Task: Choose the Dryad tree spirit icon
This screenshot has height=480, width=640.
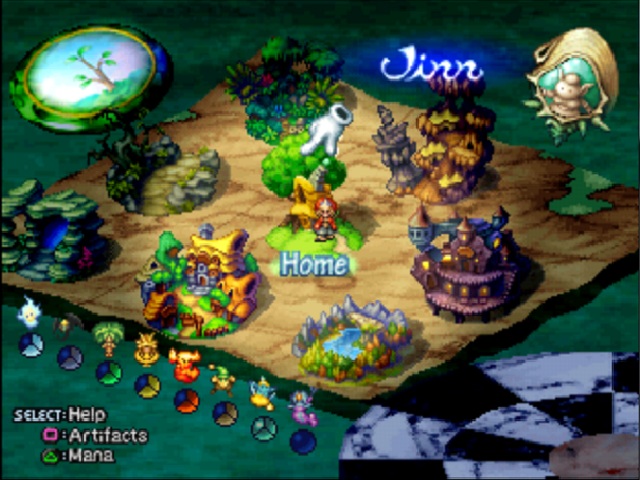Action: (x=106, y=338)
